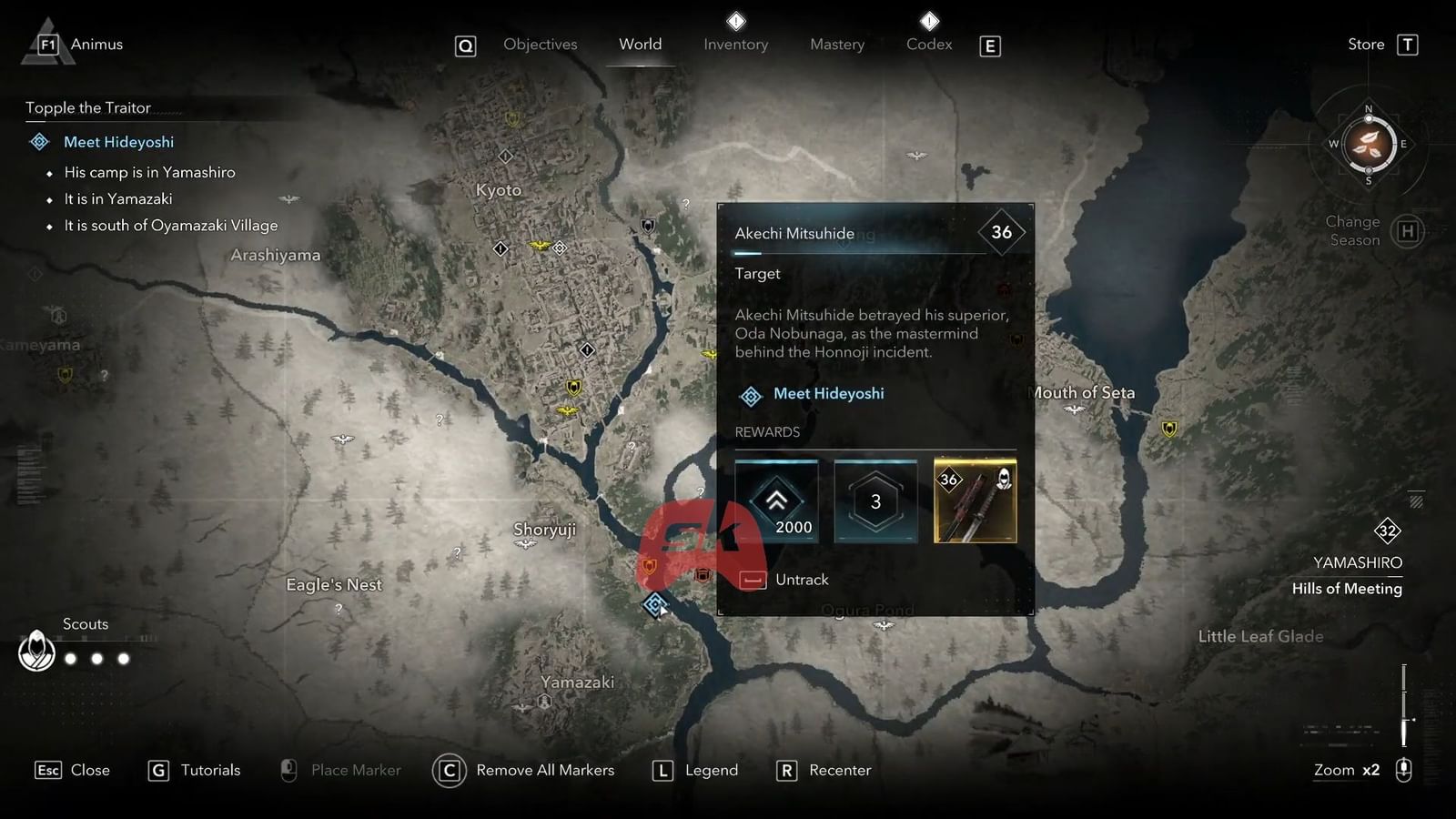Click the Meet Hideyoshi quest marker icon
Screen dimensions: 1456x819
pyautogui.click(x=750, y=396)
